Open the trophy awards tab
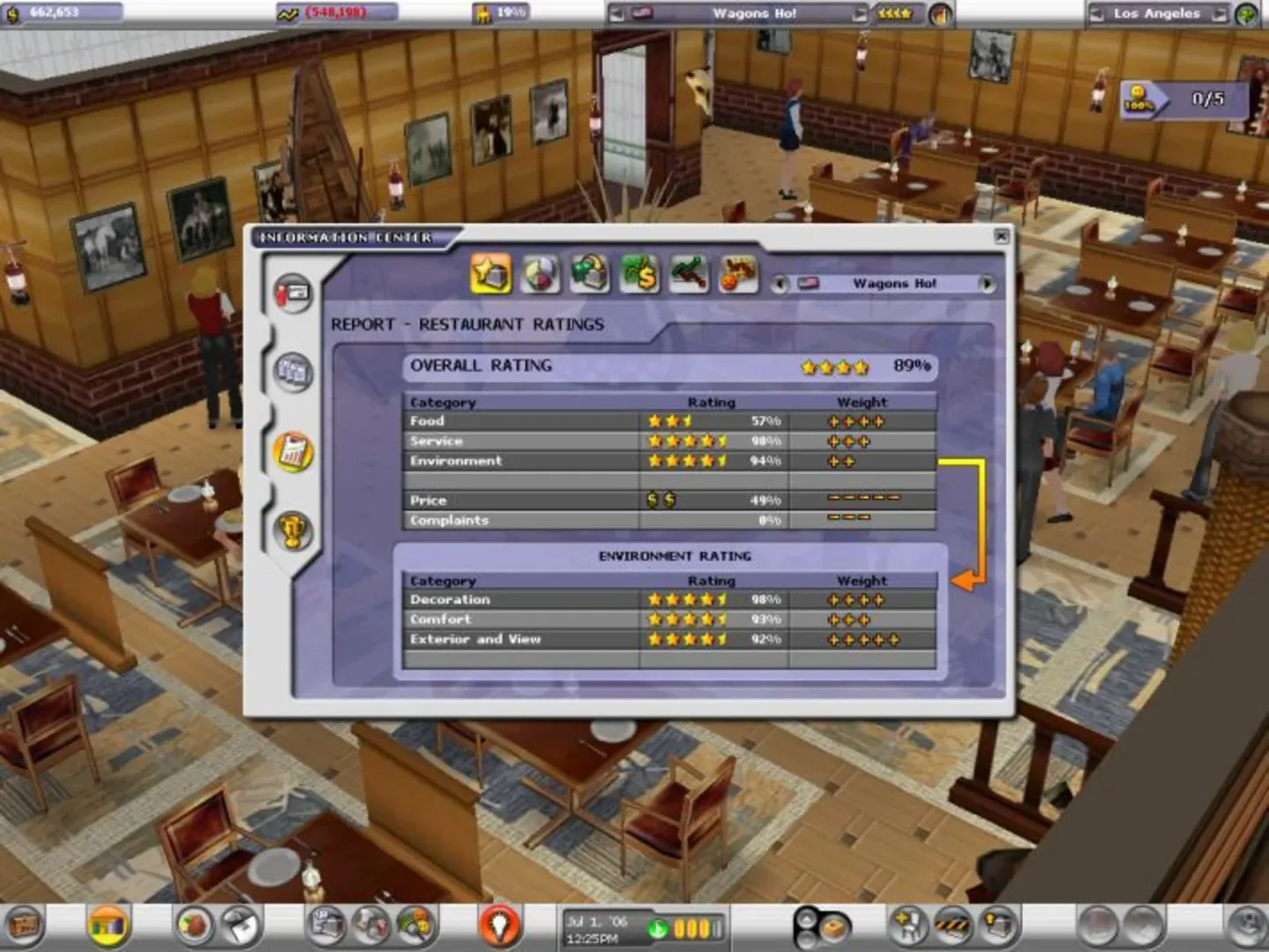Screen dimensions: 1269x952 click(x=292, y=532)
